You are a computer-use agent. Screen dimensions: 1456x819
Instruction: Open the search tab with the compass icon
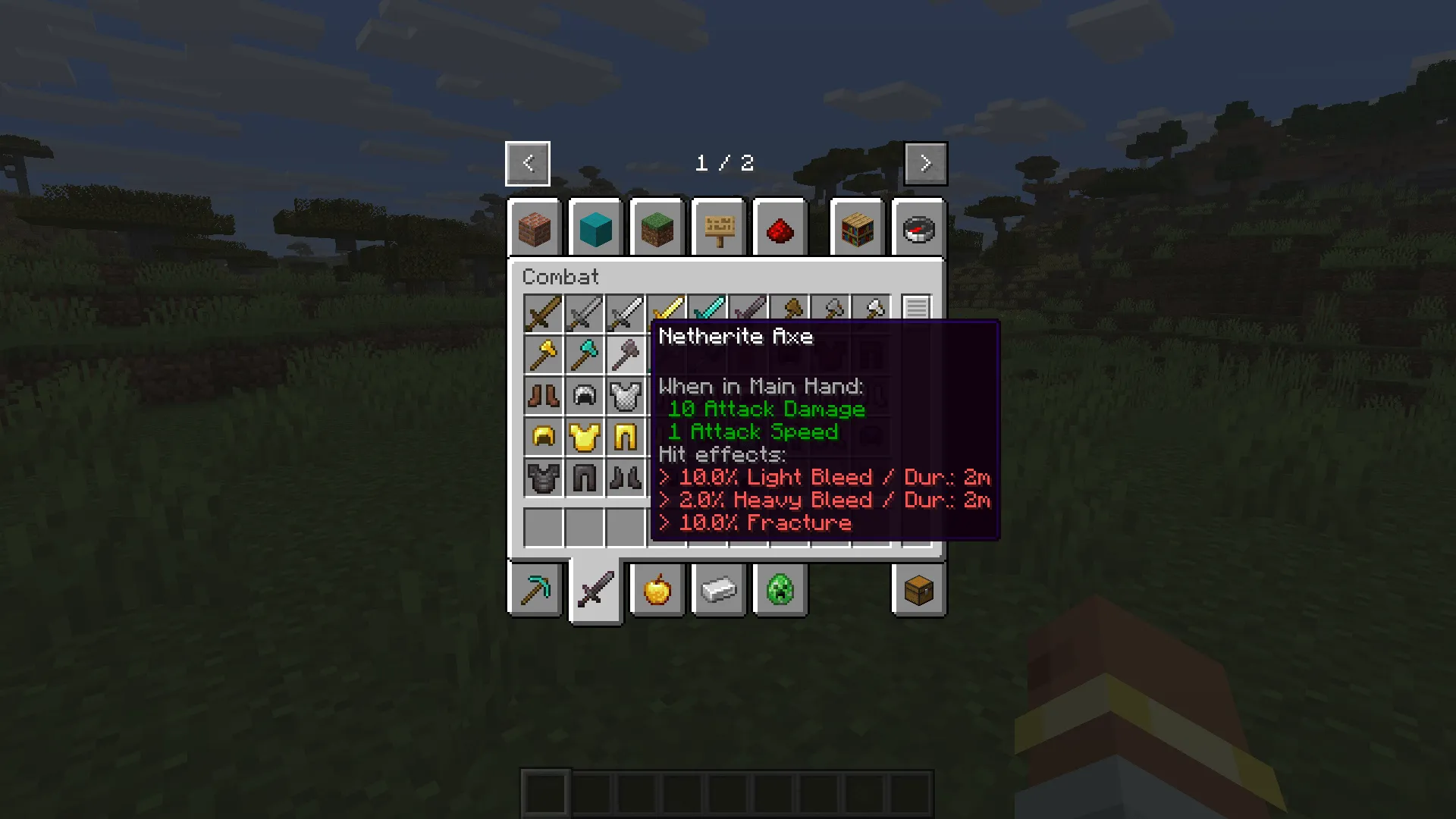point(918,229)
